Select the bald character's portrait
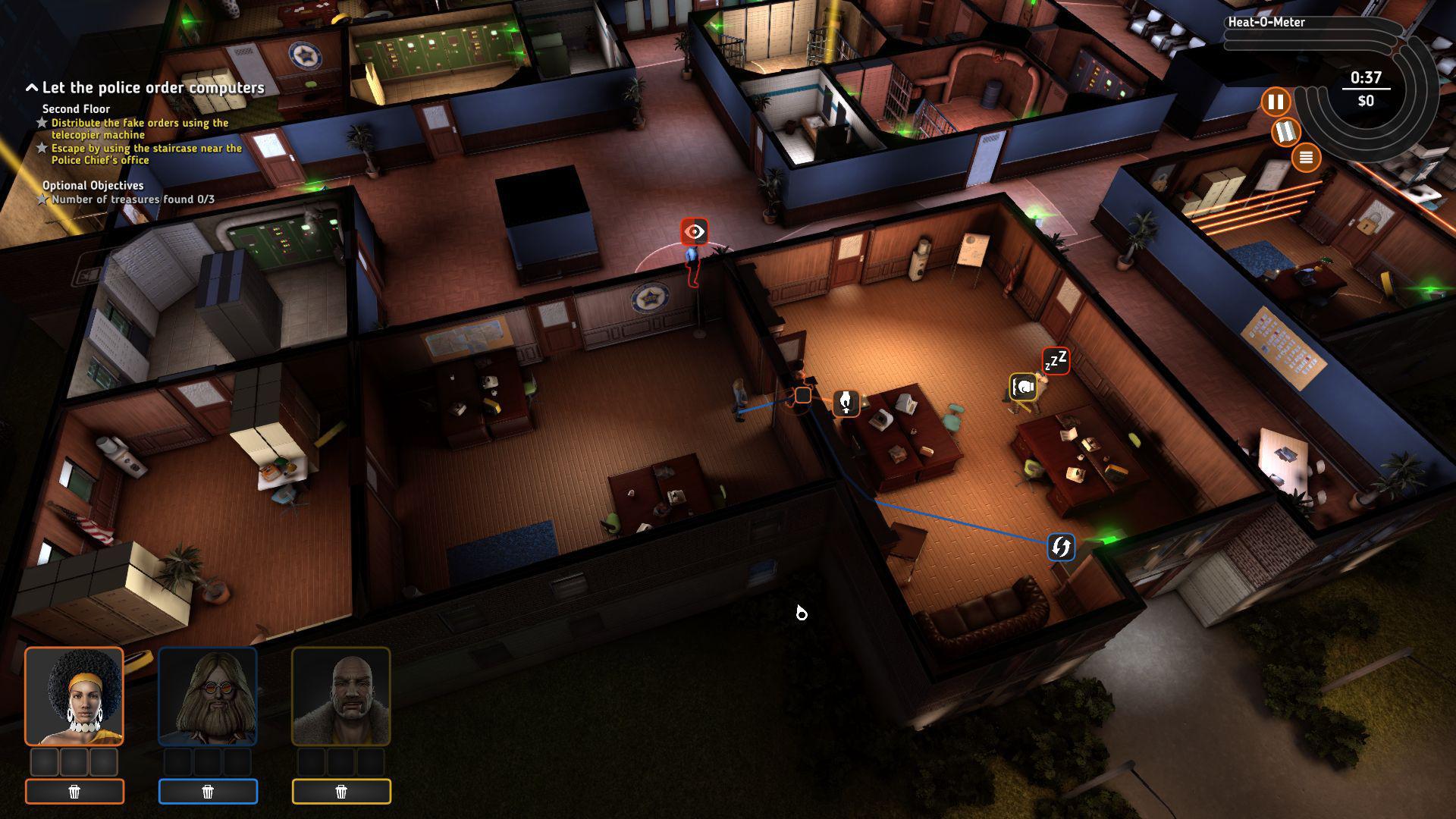Image resolution: width=1456 pixels, height=819 pixels. (341, 698)
